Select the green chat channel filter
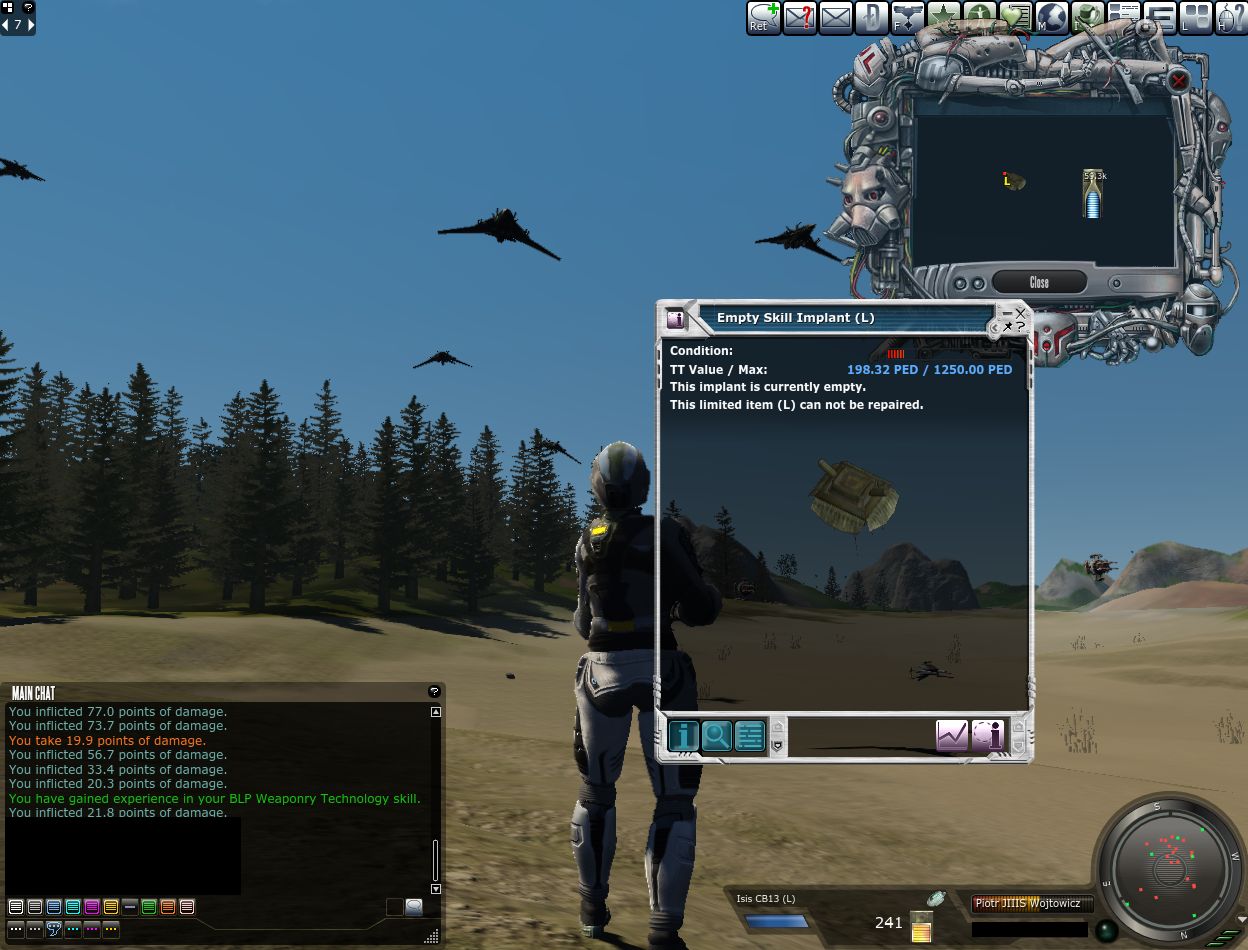 149,907
